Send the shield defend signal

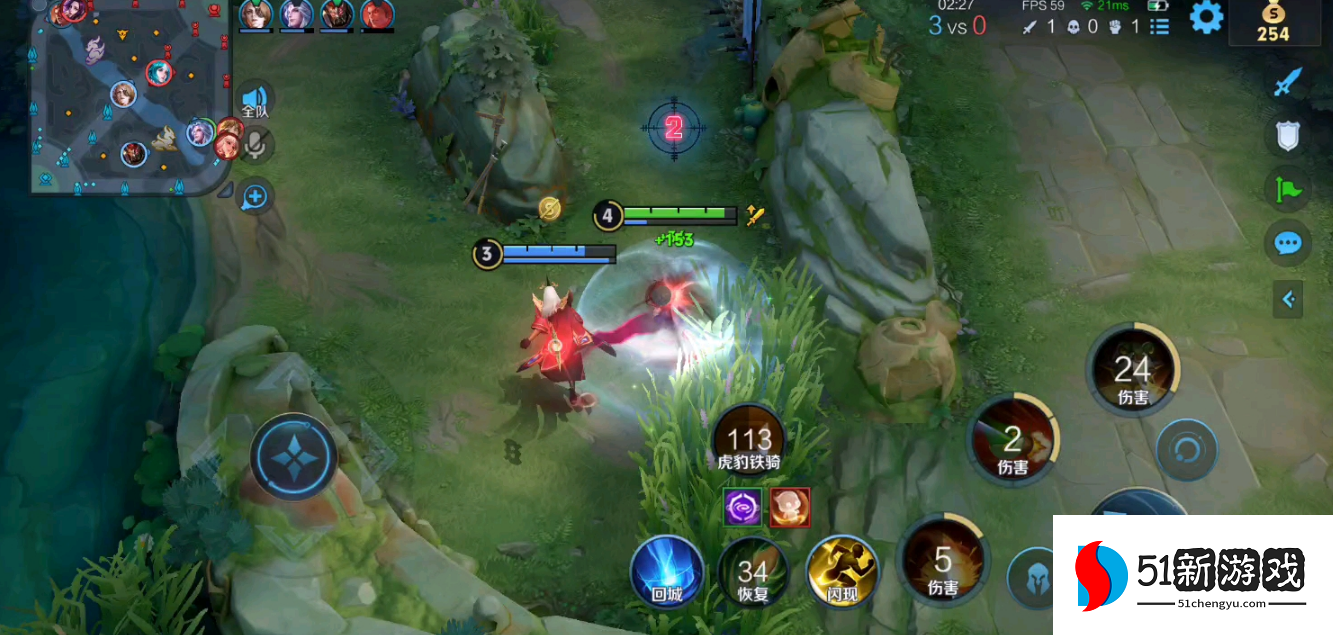1287,136
